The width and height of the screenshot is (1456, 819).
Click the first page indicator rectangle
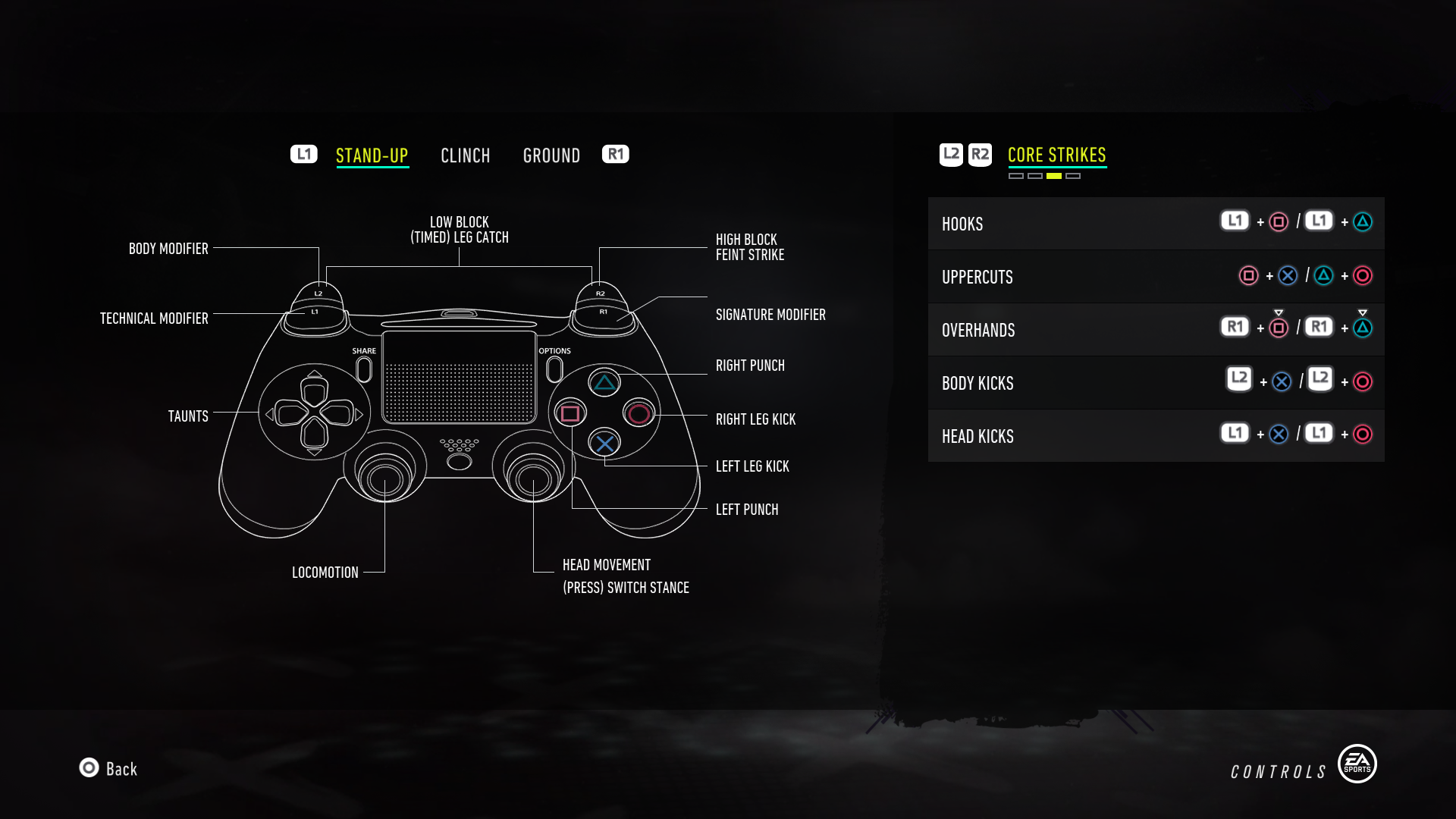[x=1016, y=175]
